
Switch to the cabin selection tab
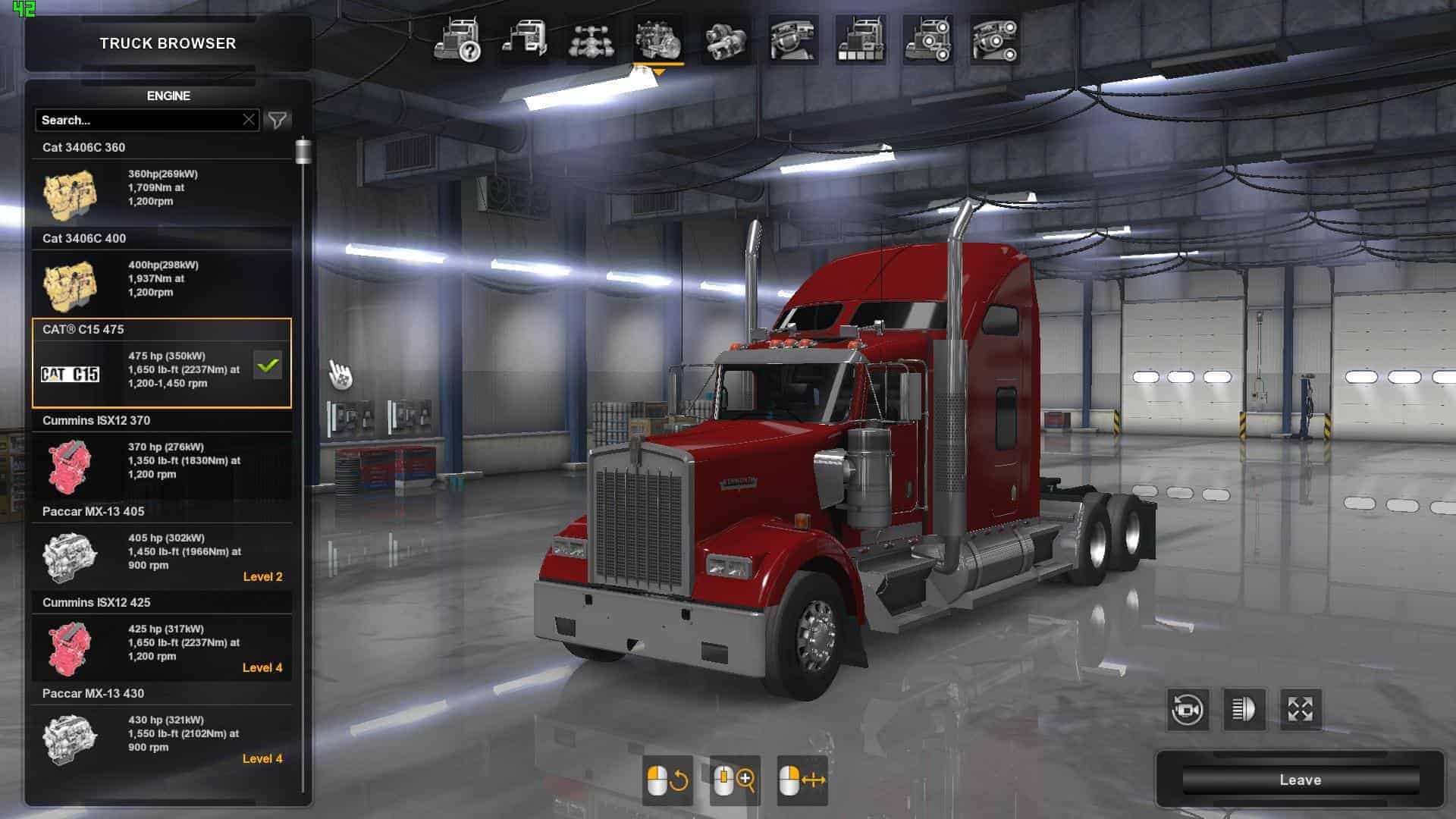[525, 40]
